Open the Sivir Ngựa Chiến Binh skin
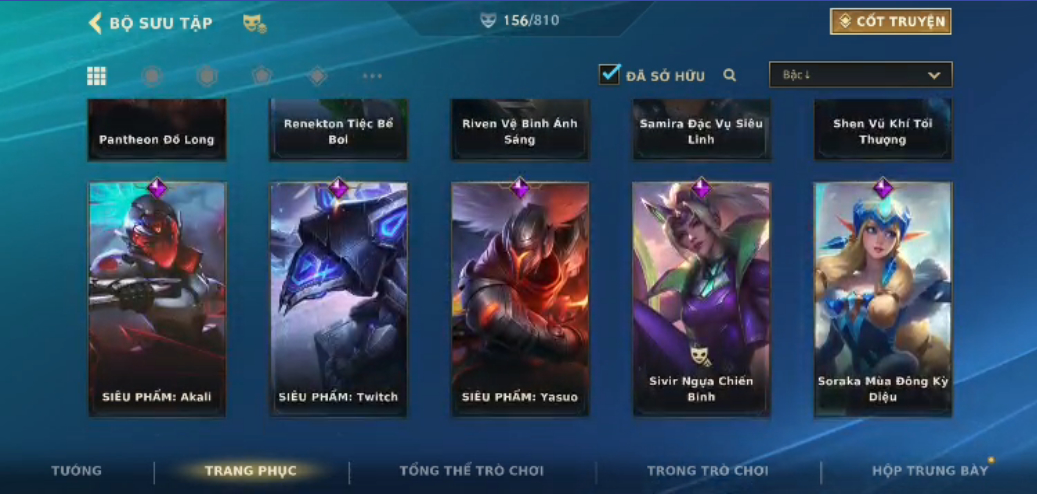The image size is (1037, 494). click(x=701, y=298)
